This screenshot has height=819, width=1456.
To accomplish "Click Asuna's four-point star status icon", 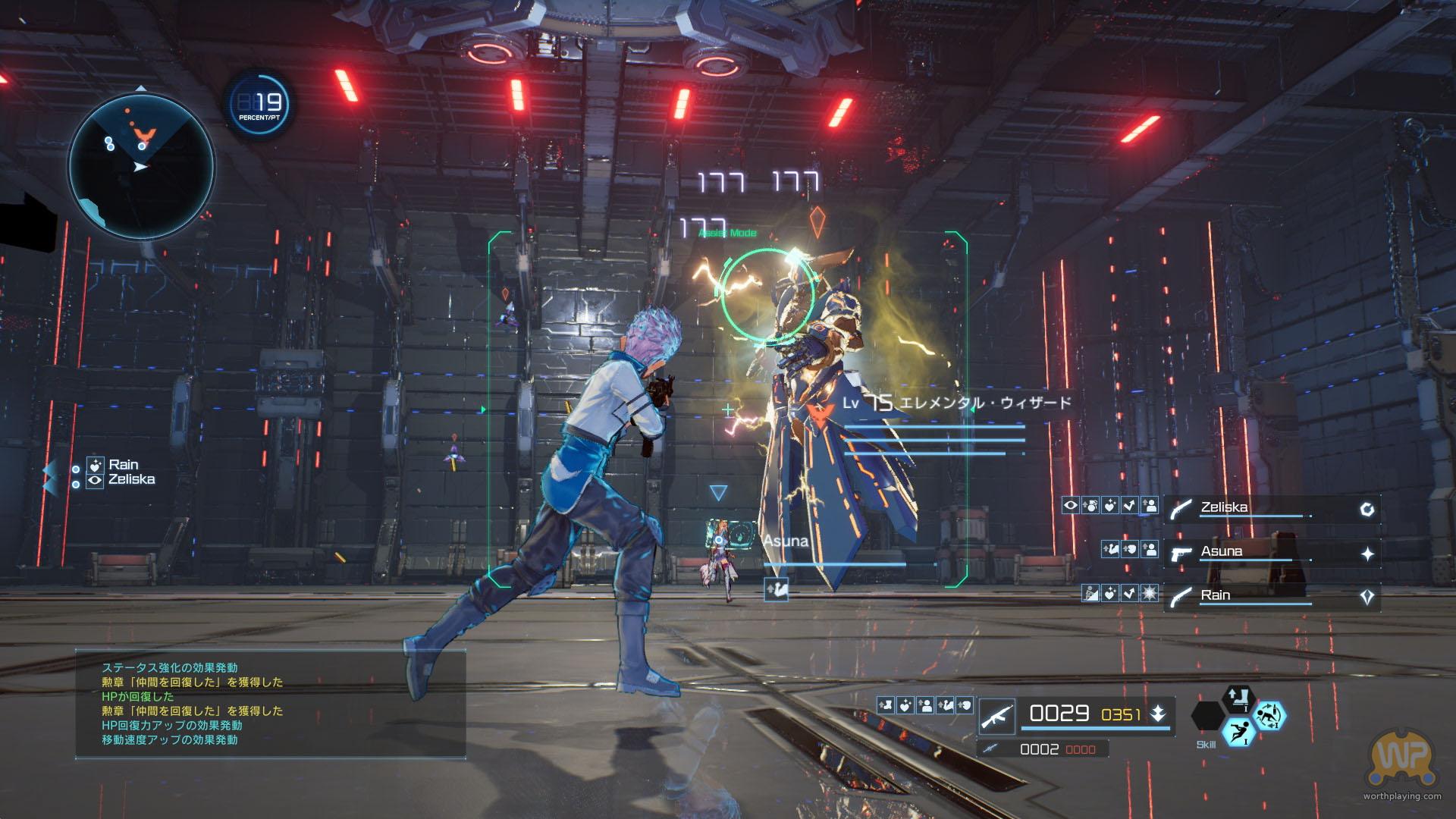I will point(1367,554).
